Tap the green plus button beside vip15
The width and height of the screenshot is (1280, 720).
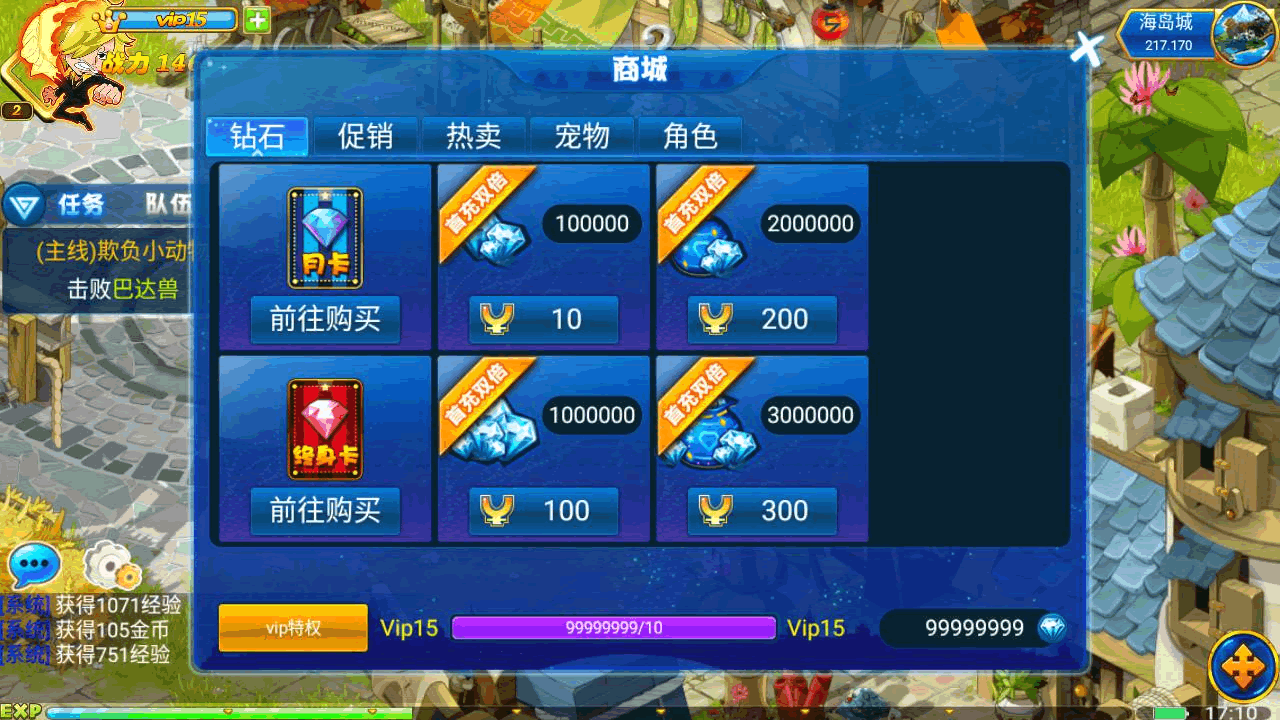257,19
